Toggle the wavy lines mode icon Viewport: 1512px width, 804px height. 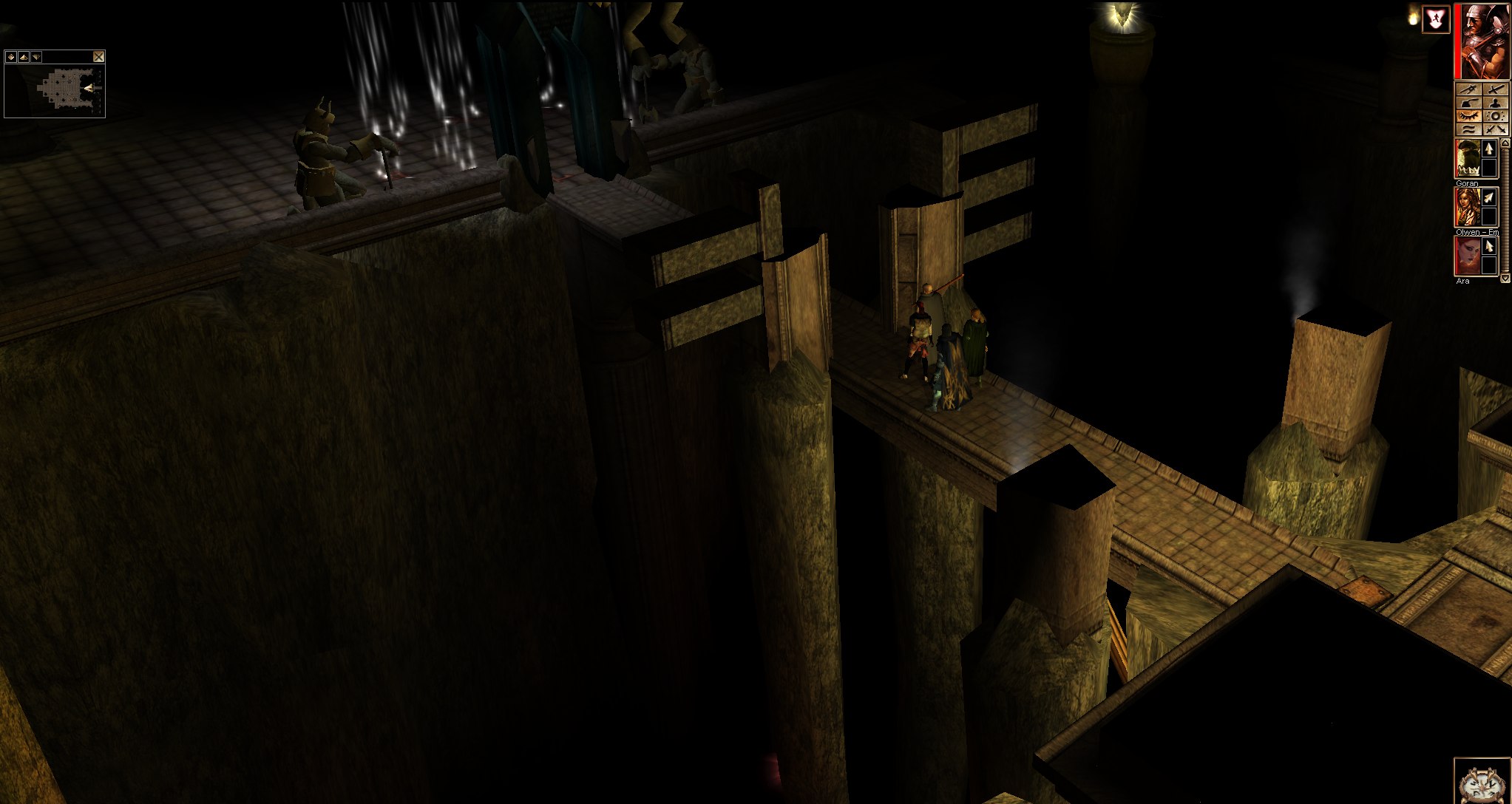point(1468,130)
